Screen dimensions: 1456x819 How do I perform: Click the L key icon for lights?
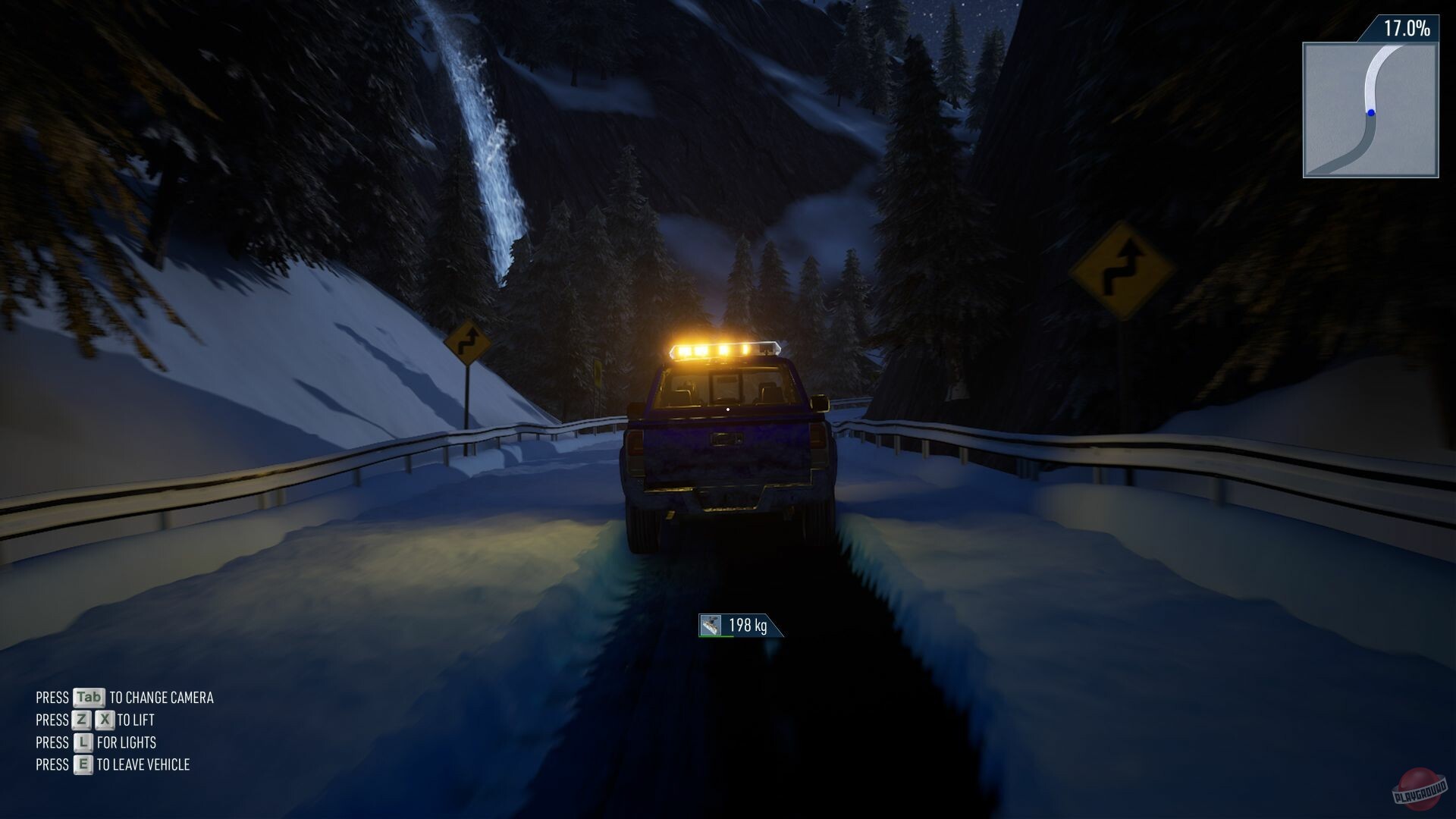coord(82,743)
